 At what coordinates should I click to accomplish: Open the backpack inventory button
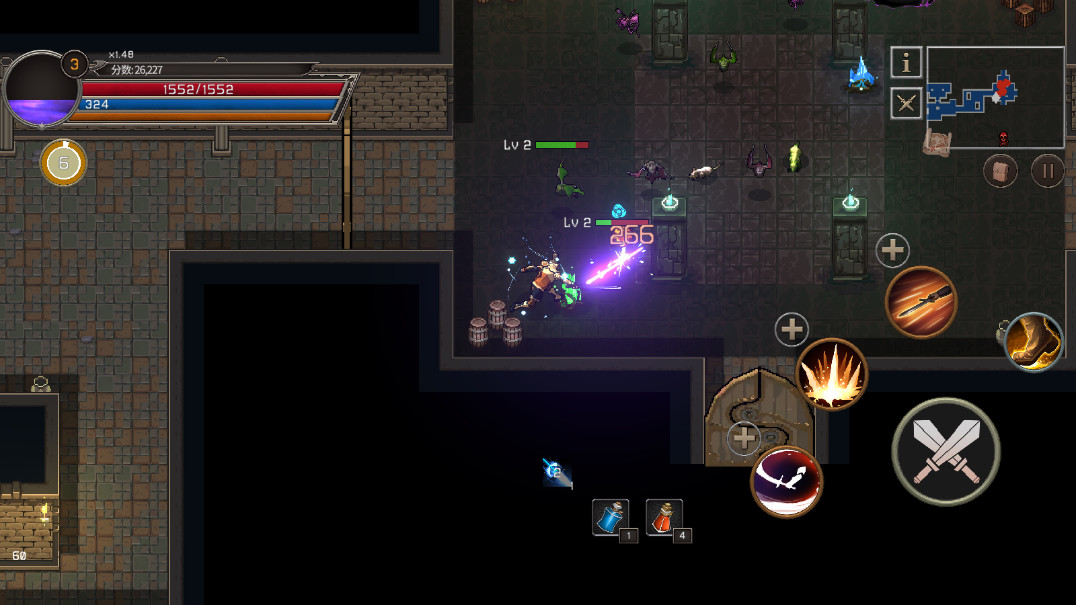[1000, 171]
